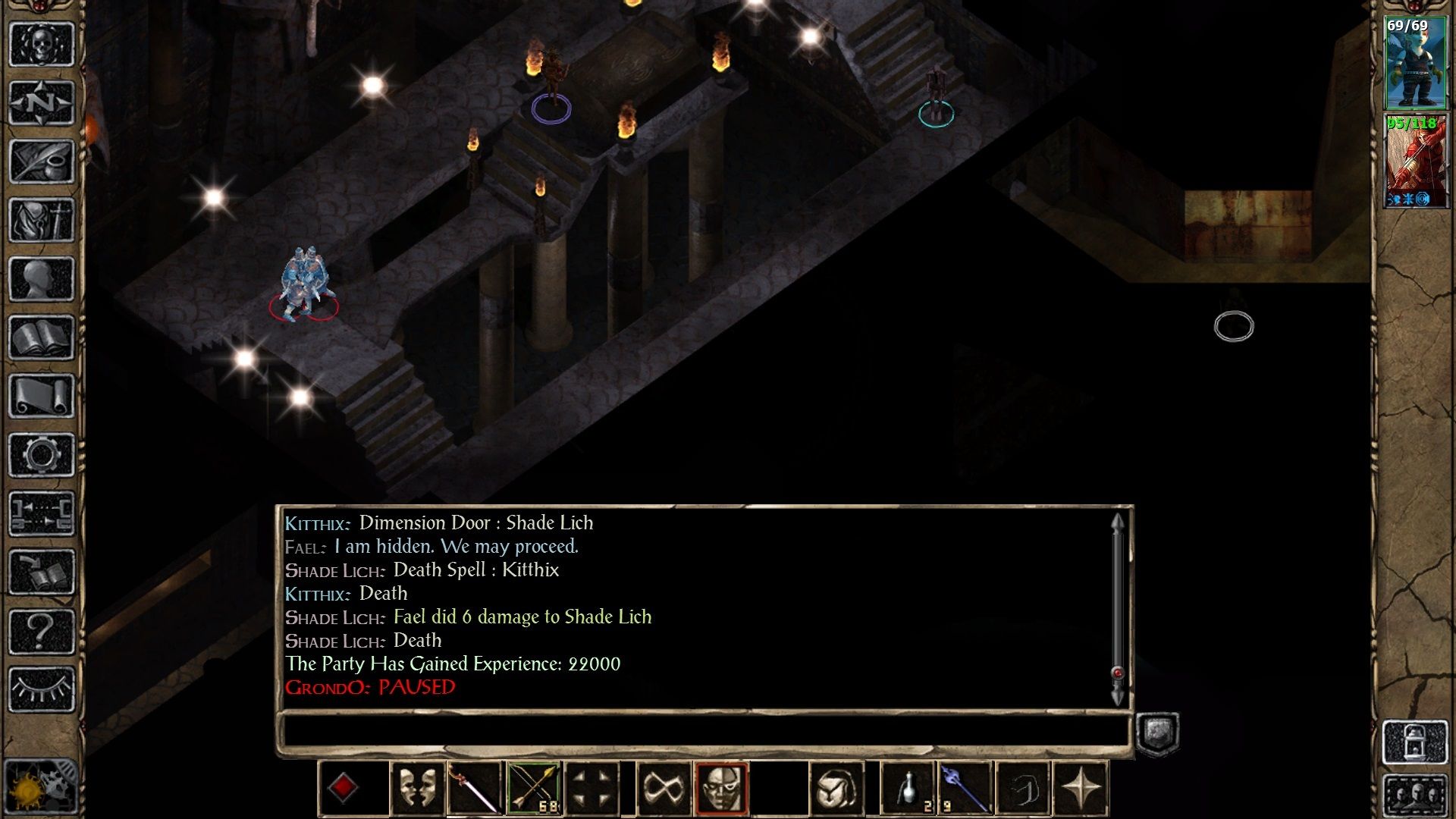Open special abilities with the star icon

pyautogui.click(x=1082, y=786)
